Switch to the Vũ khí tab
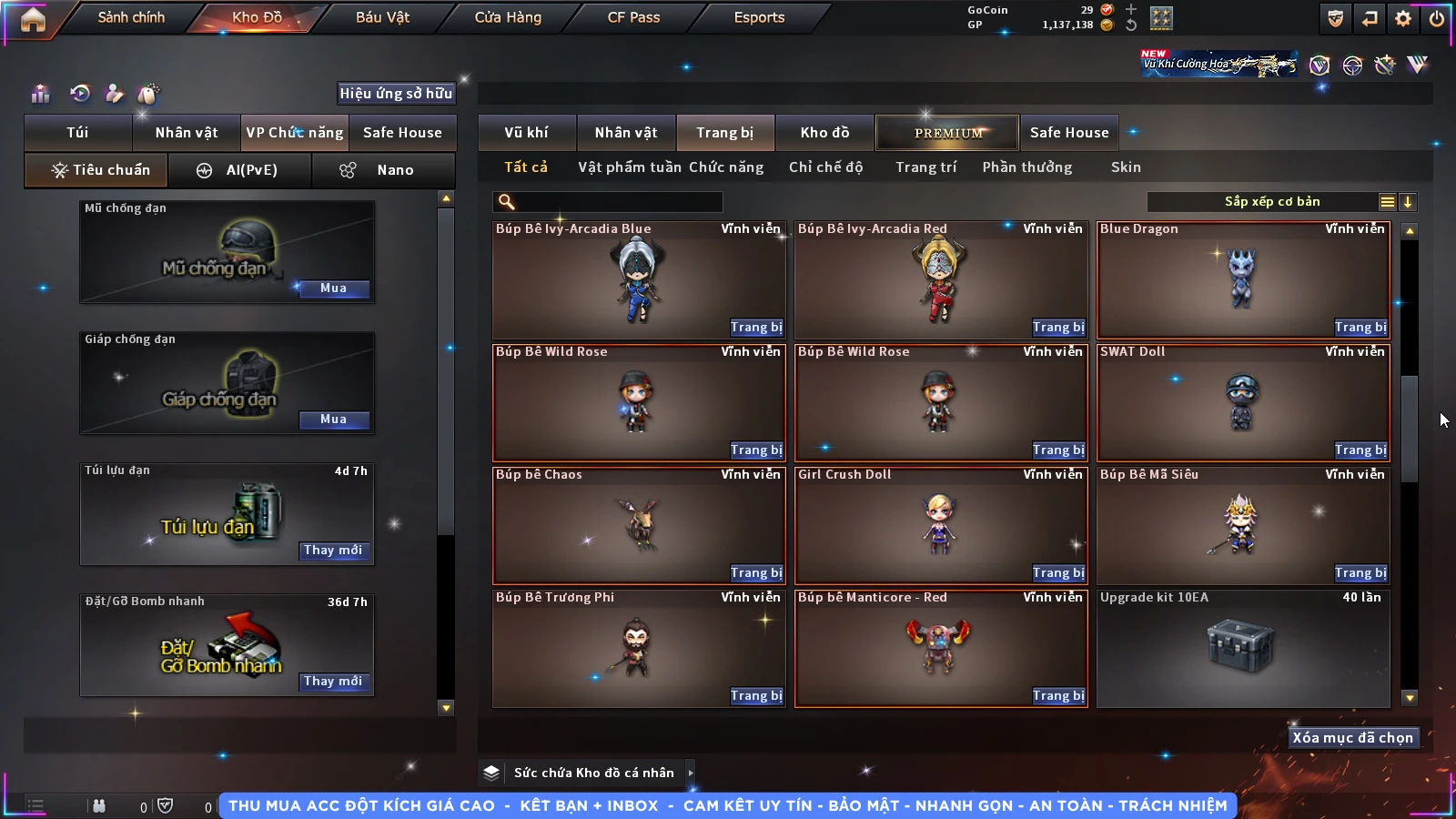This screenshot has height=819, width=1456. (x=527, y=133)
